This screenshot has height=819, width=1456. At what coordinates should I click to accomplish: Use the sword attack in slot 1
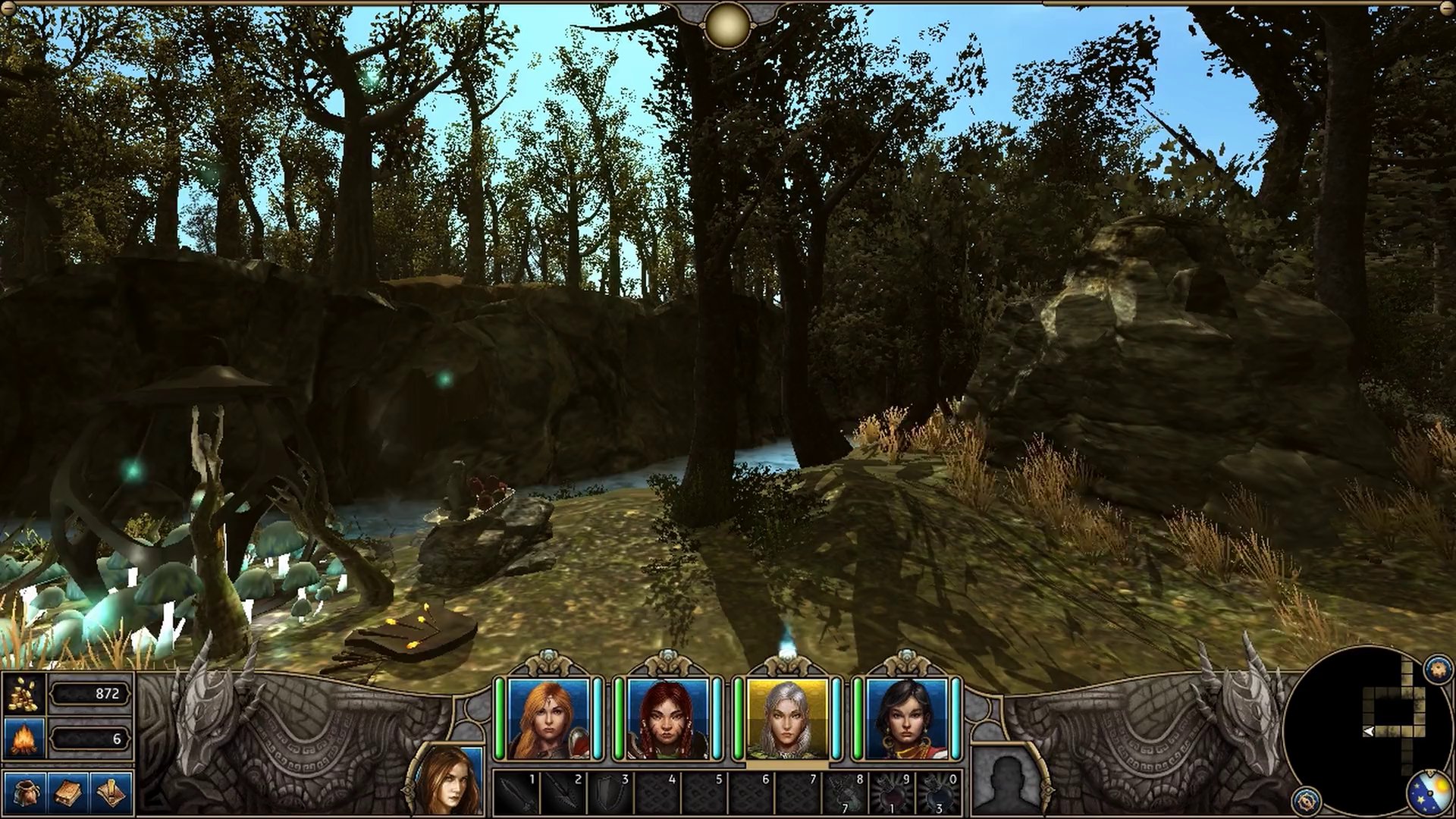point(516,793)
